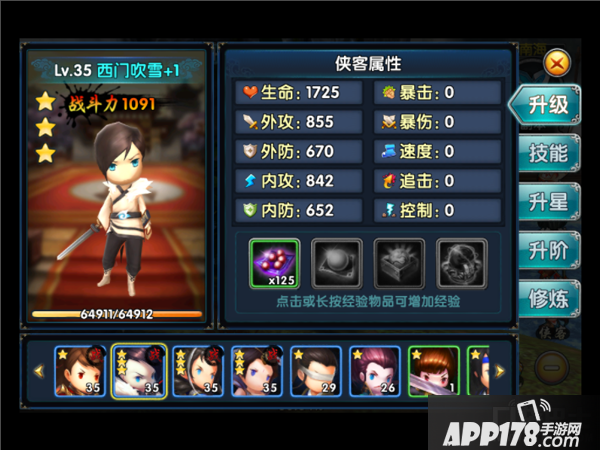The image size is (600, 450).
Task: Click the hero roster right arrow
Action: 500,371
